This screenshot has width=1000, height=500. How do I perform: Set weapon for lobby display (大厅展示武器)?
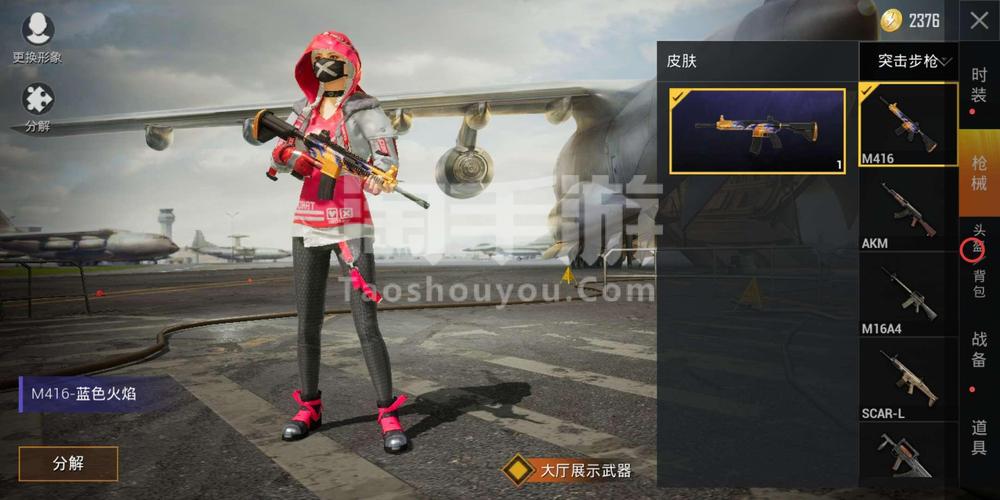[x=570, y=469]
